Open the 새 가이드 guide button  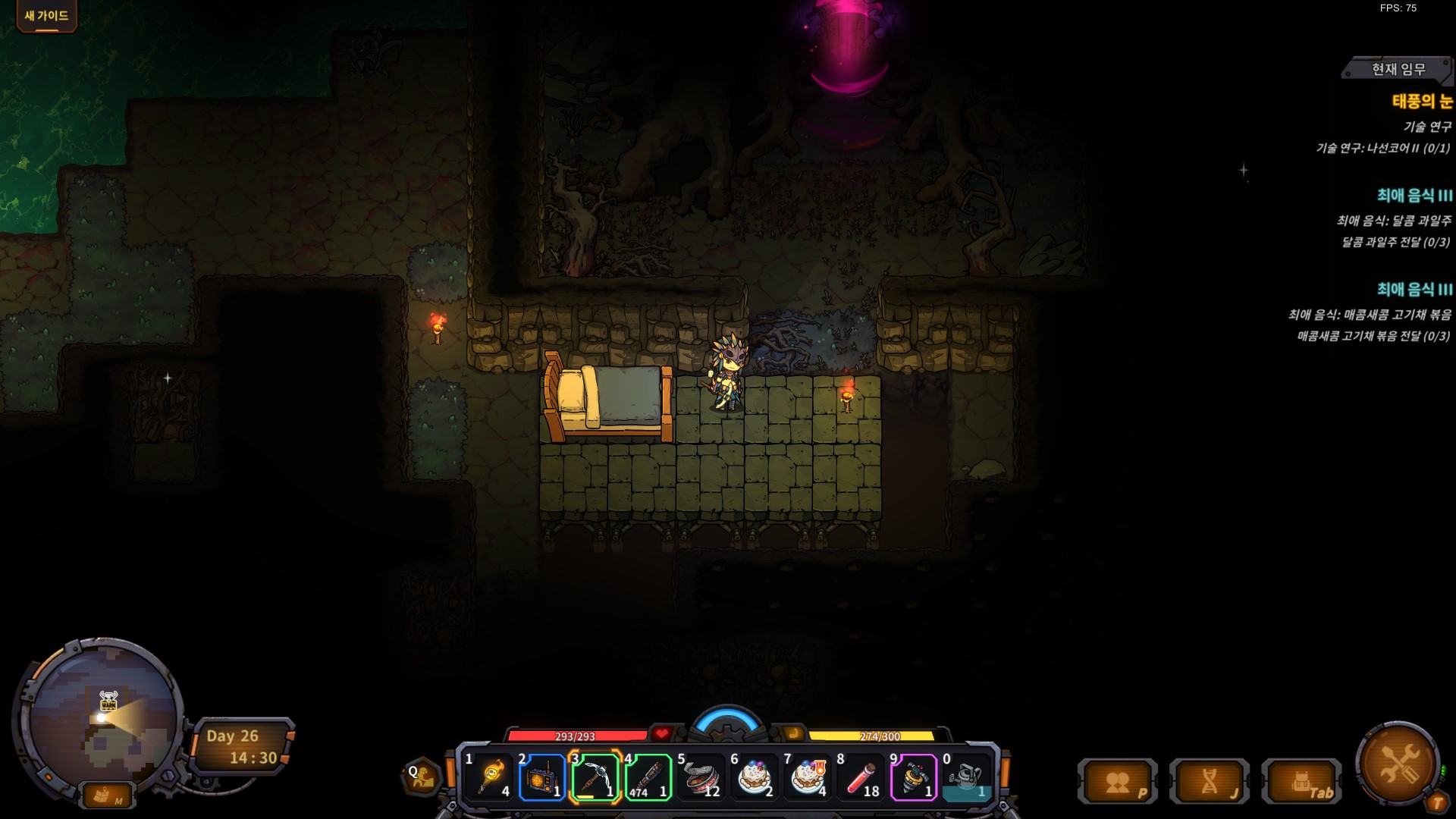click(46, 16)
